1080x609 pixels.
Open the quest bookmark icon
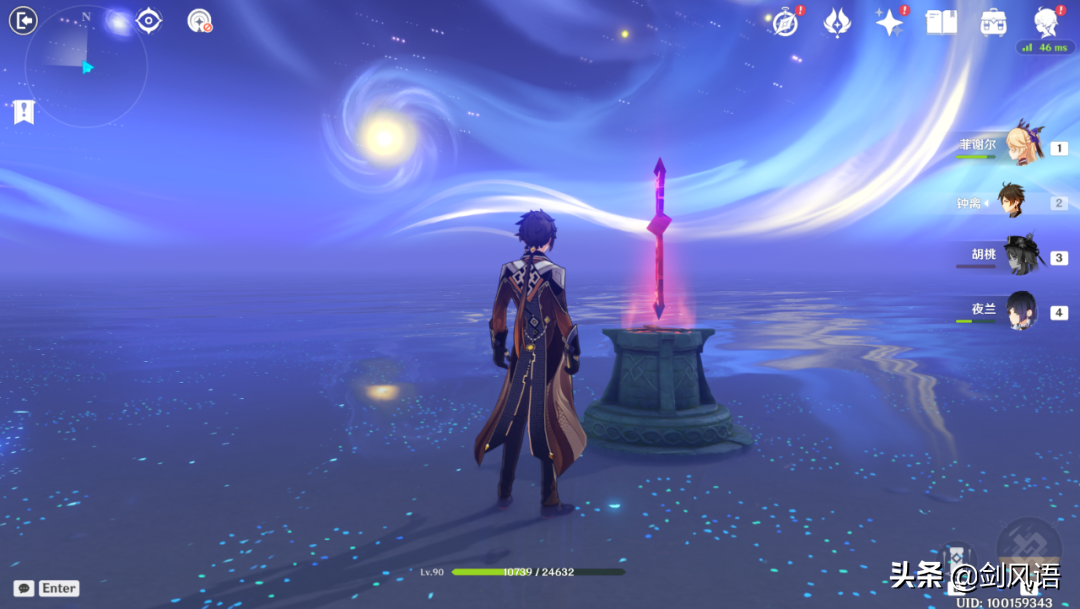(x=24, y=112)
